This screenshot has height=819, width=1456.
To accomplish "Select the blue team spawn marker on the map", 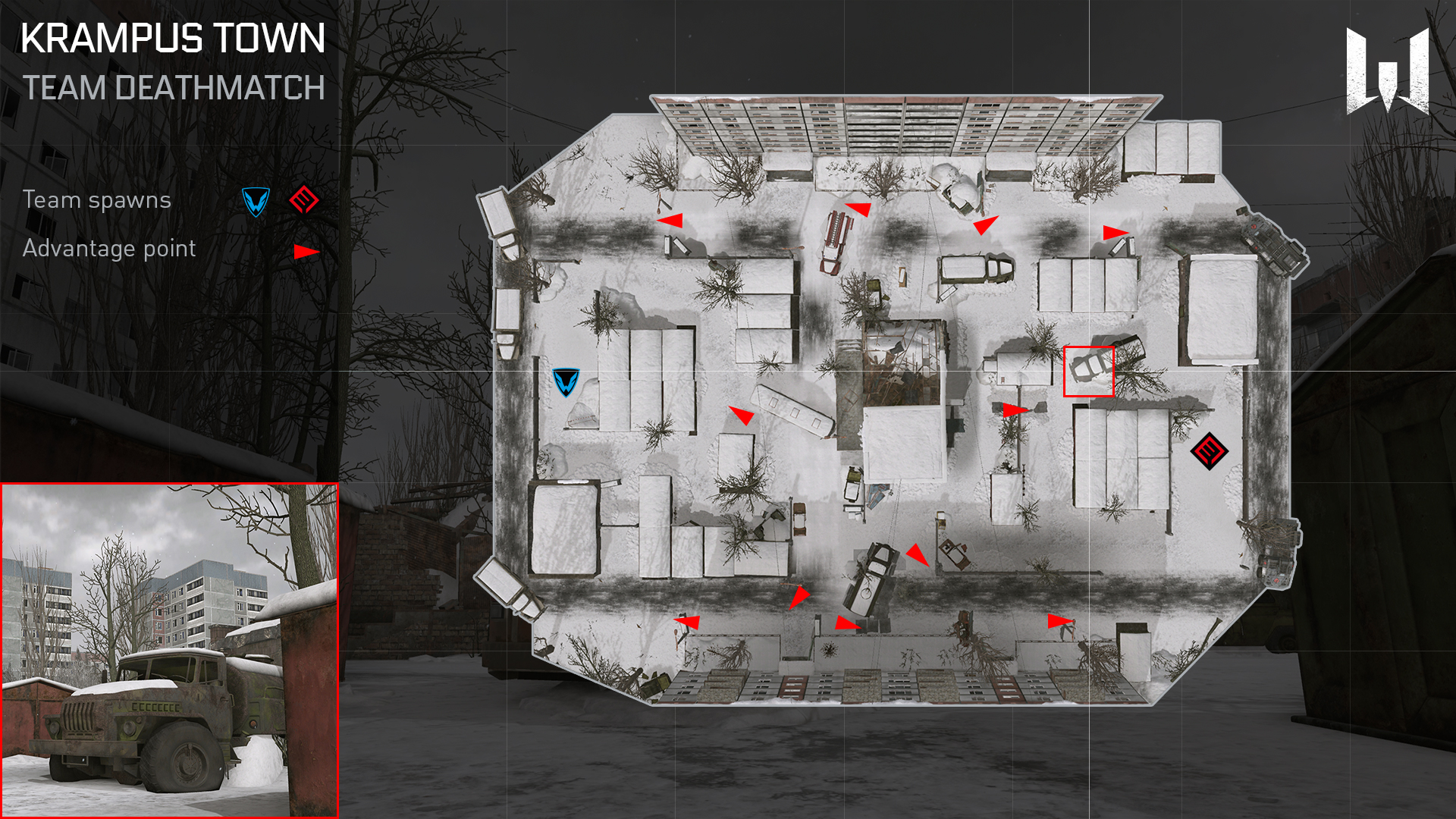I will click(x=566, y=382).
